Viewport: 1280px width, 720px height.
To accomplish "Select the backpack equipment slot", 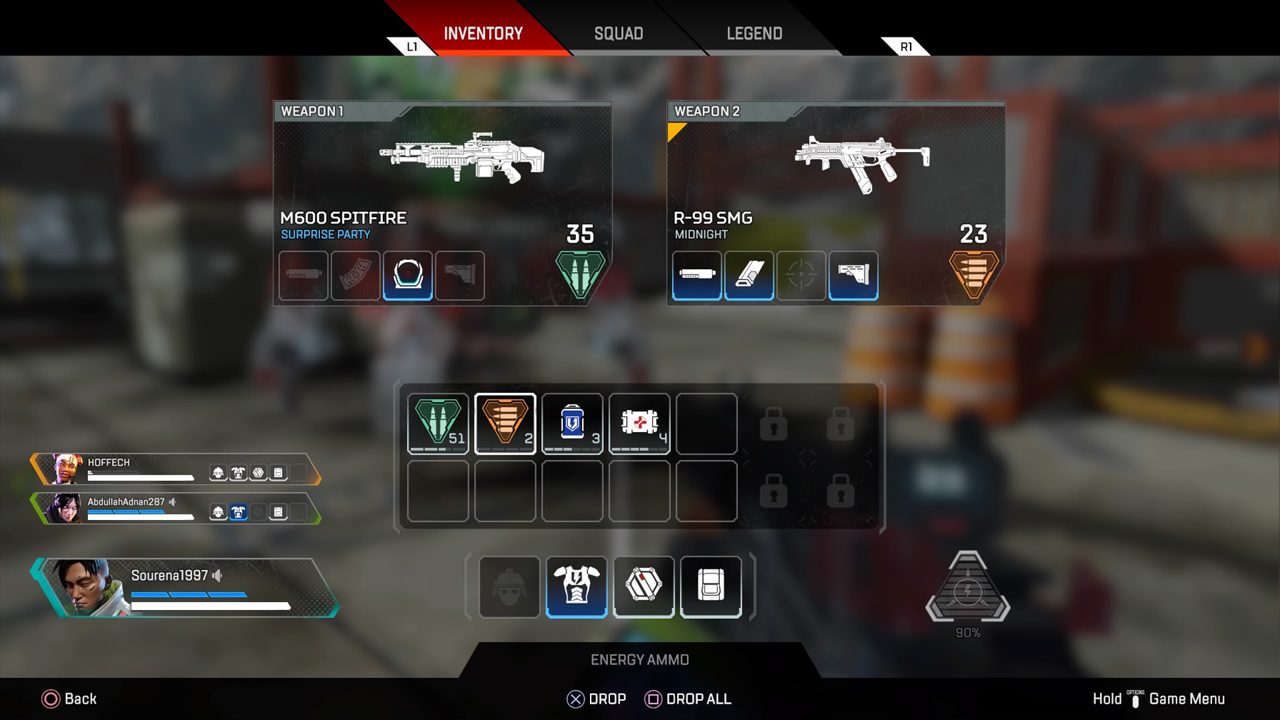I will click(x=711, y=586).
